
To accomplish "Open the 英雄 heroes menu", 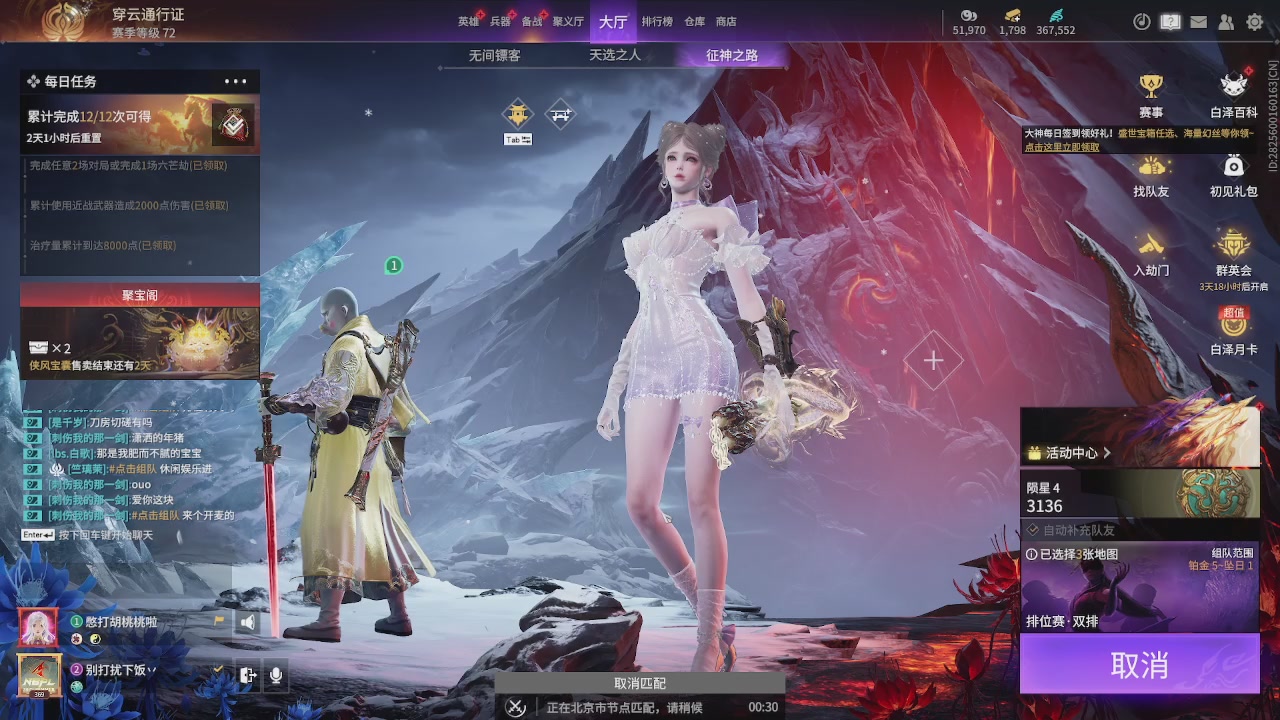I will pos(468,21).
